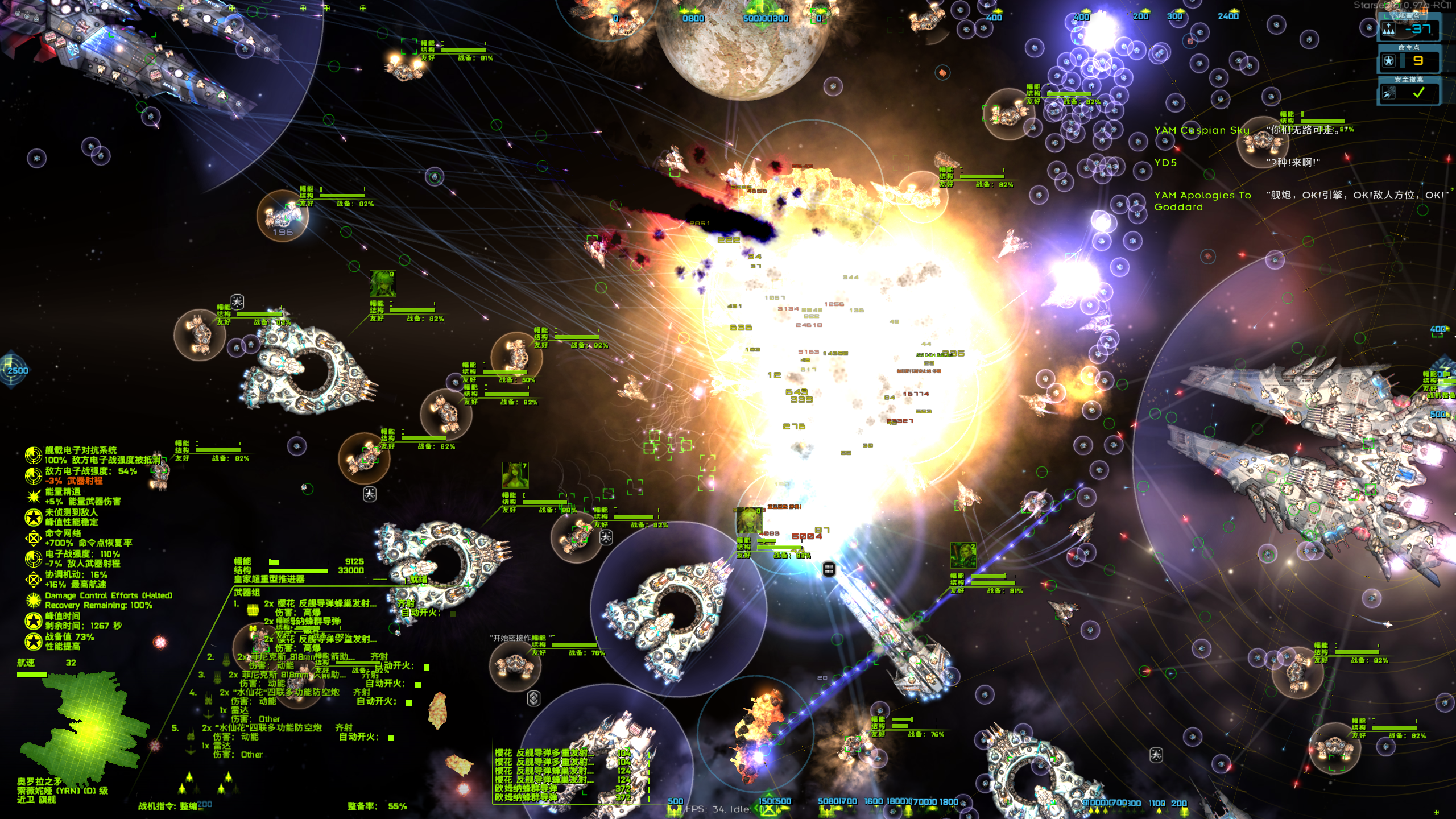Select the 峰值时间 star status icon
The image size is (1456, 819).
[x=33, y=621]
